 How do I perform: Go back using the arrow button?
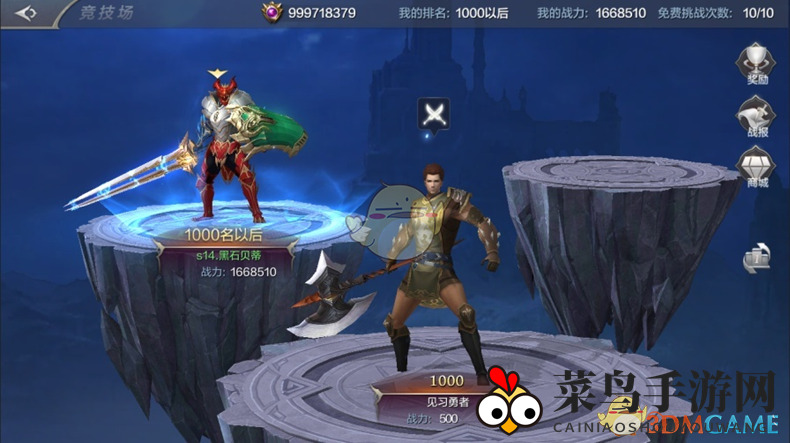26,13
